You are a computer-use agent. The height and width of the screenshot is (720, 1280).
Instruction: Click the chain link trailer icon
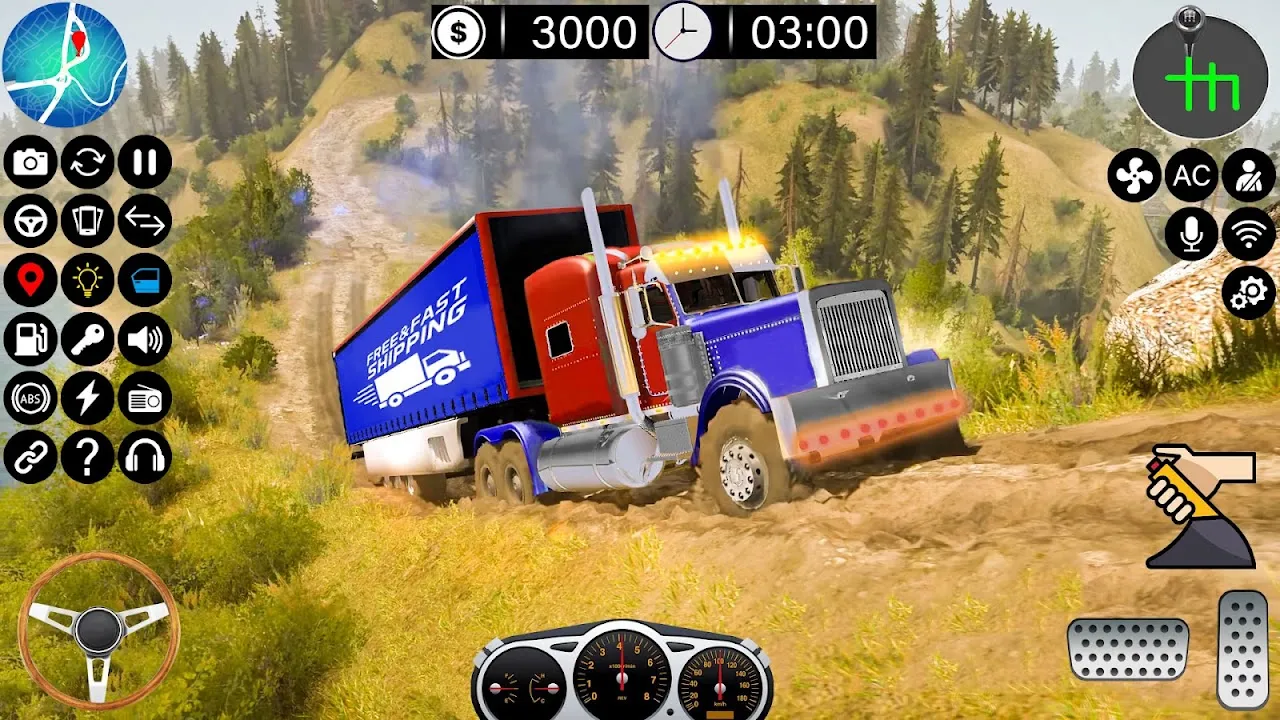pos(30,457)
